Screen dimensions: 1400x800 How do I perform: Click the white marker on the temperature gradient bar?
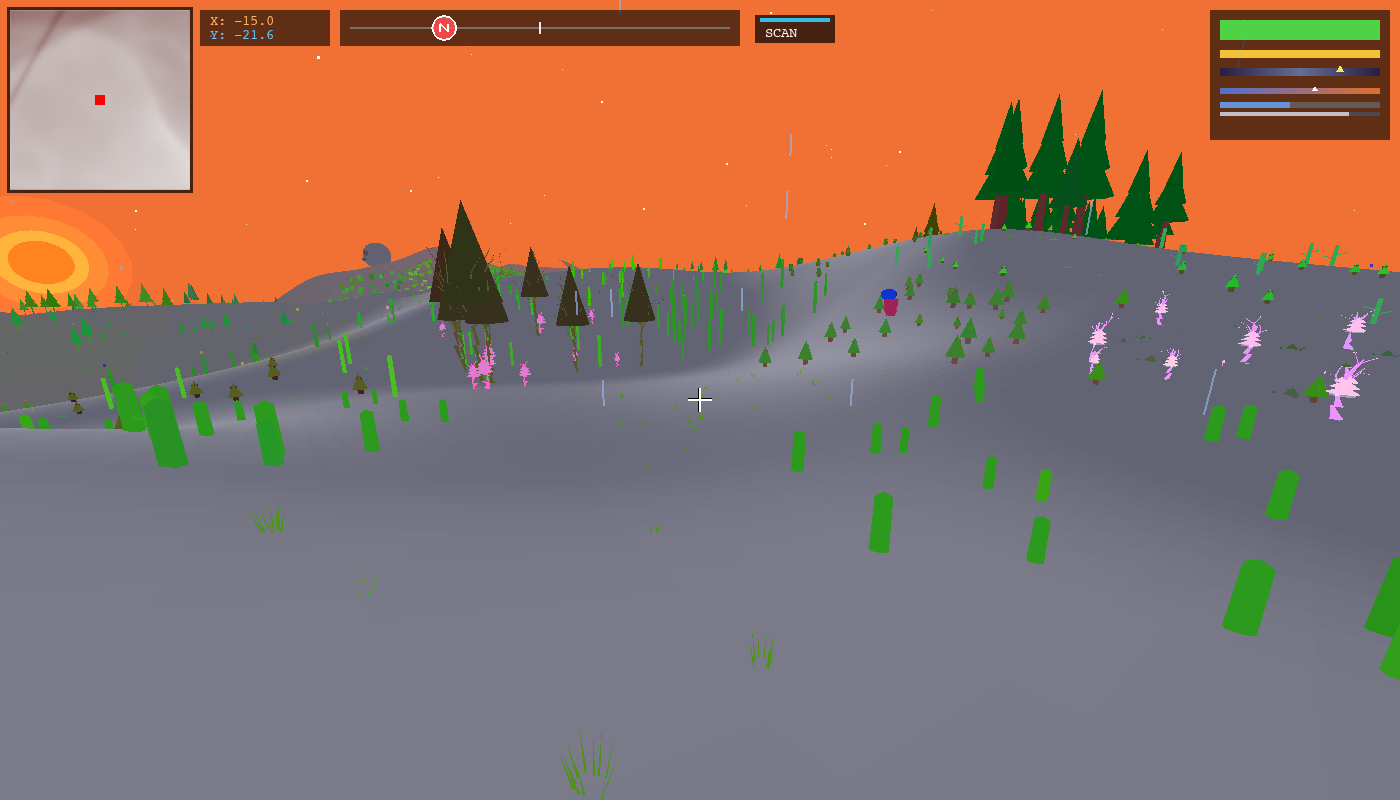tap(1315, 89)
